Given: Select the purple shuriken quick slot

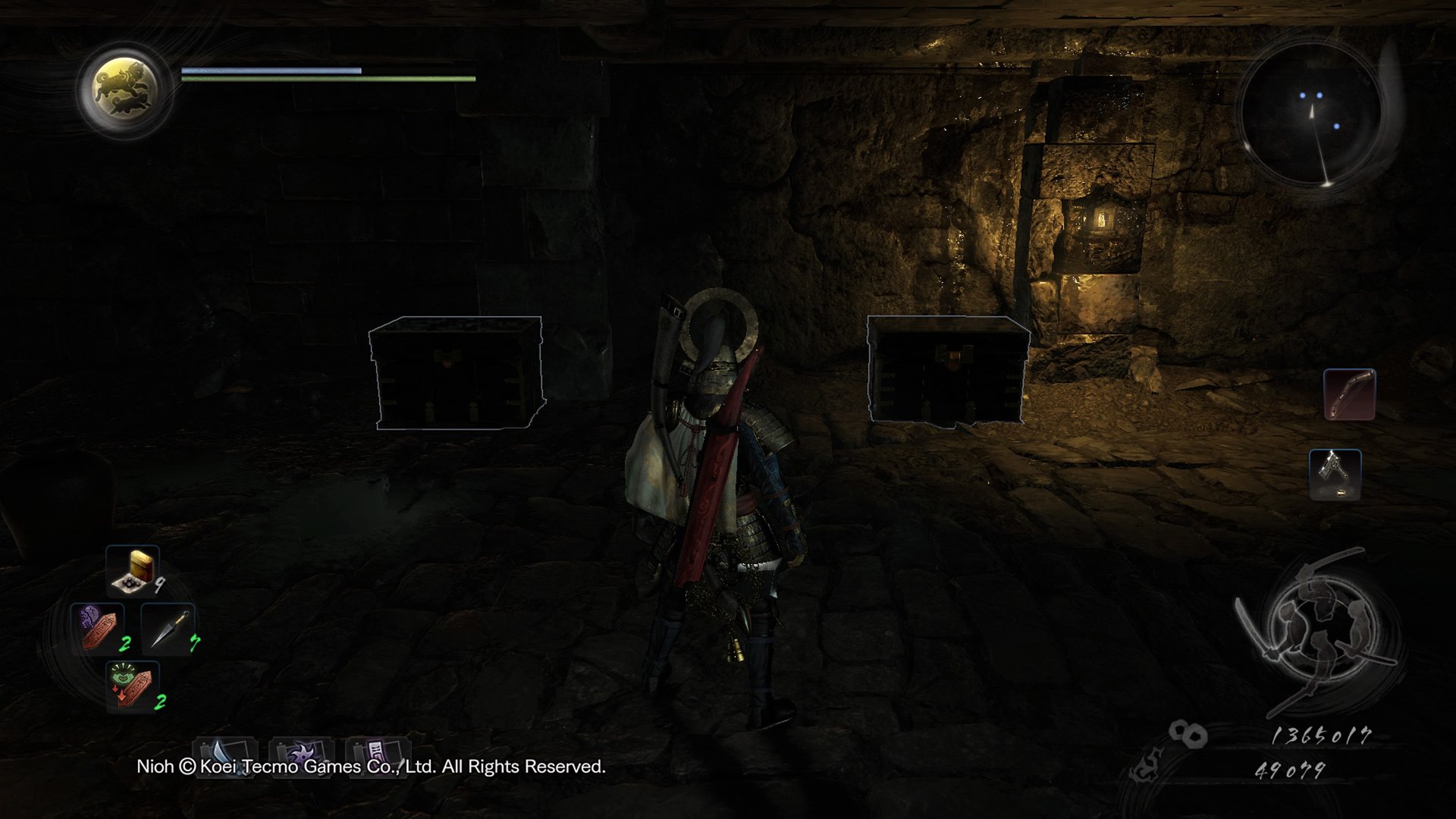Looking at the screenshot, I should click(x=301, y=756).
